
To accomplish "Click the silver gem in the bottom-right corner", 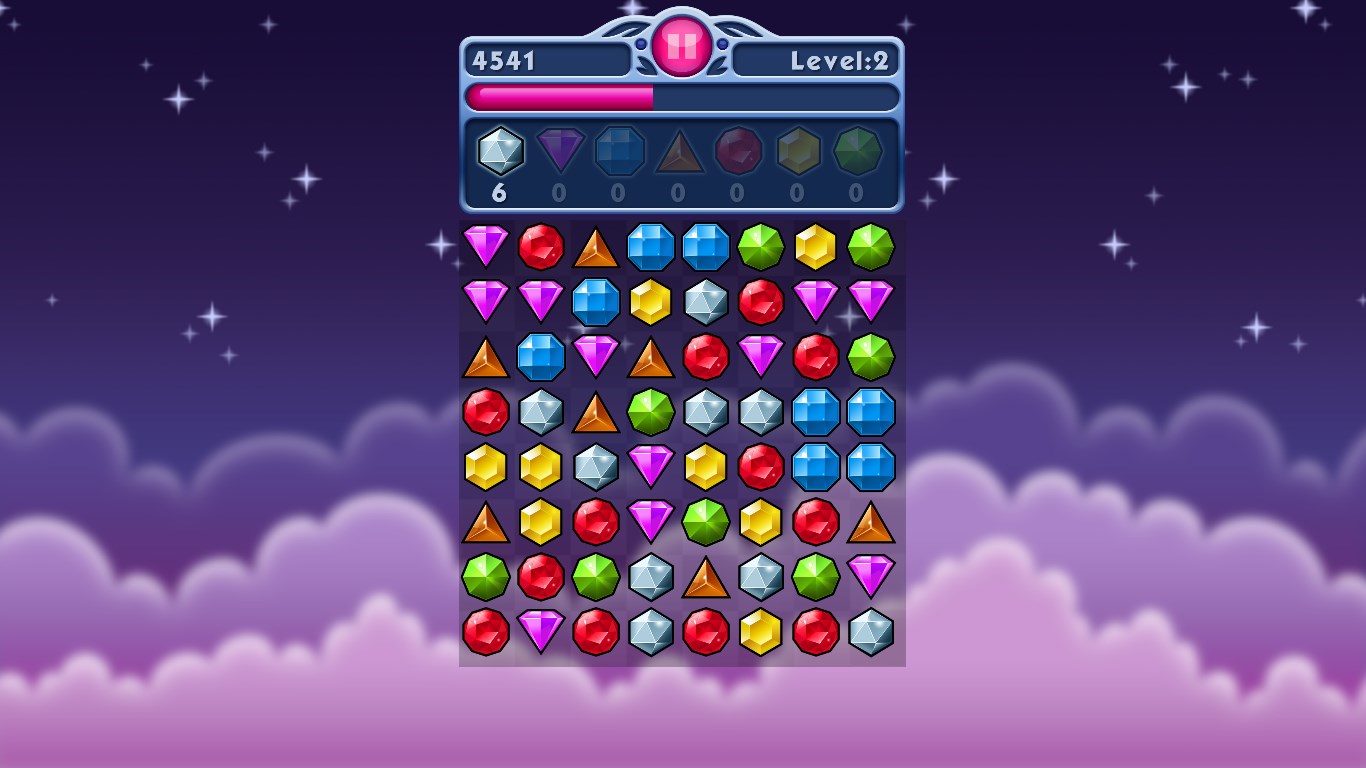I will tap(872, 632).
